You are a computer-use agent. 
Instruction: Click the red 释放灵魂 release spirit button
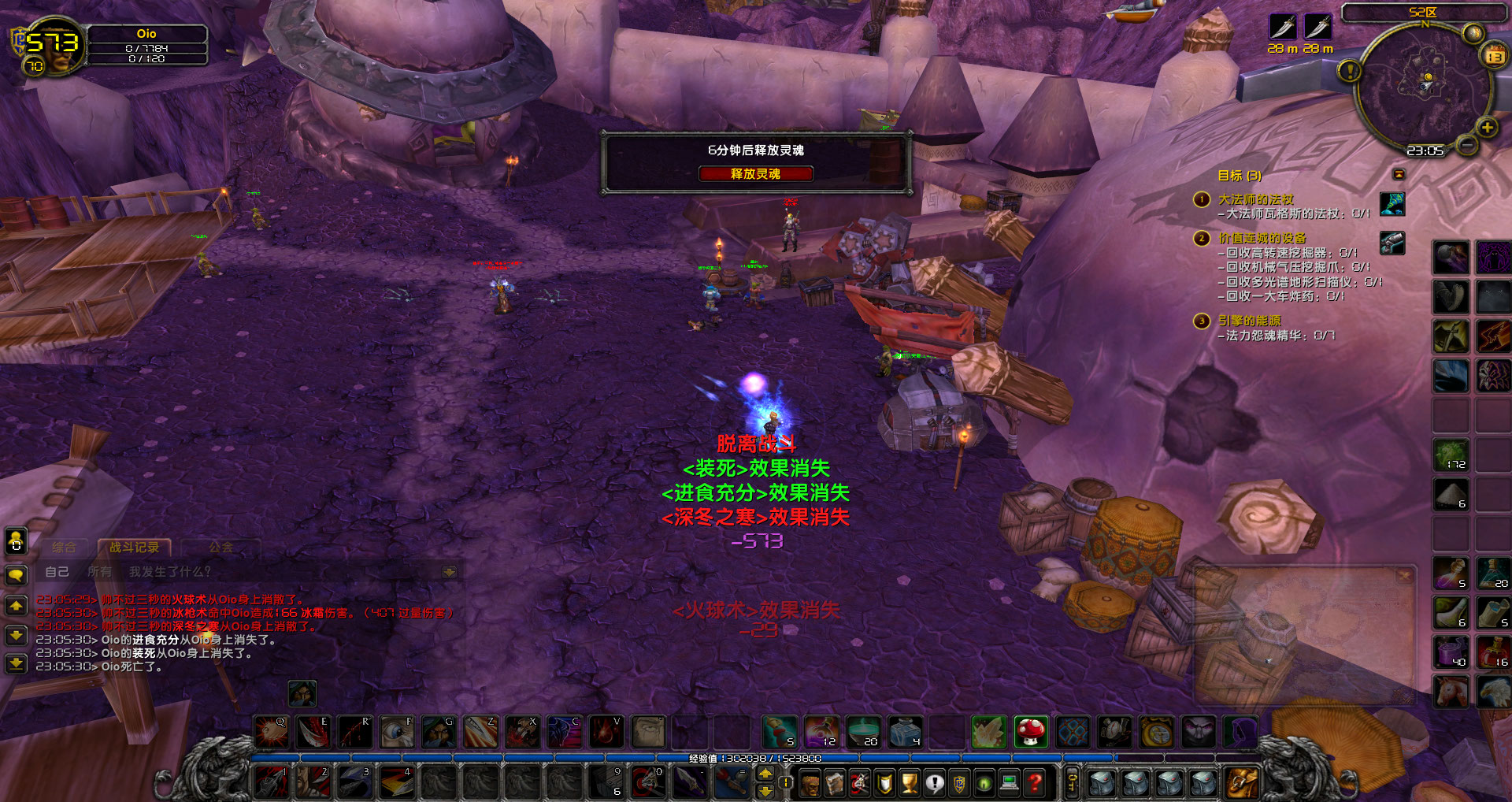pos(755,174)
